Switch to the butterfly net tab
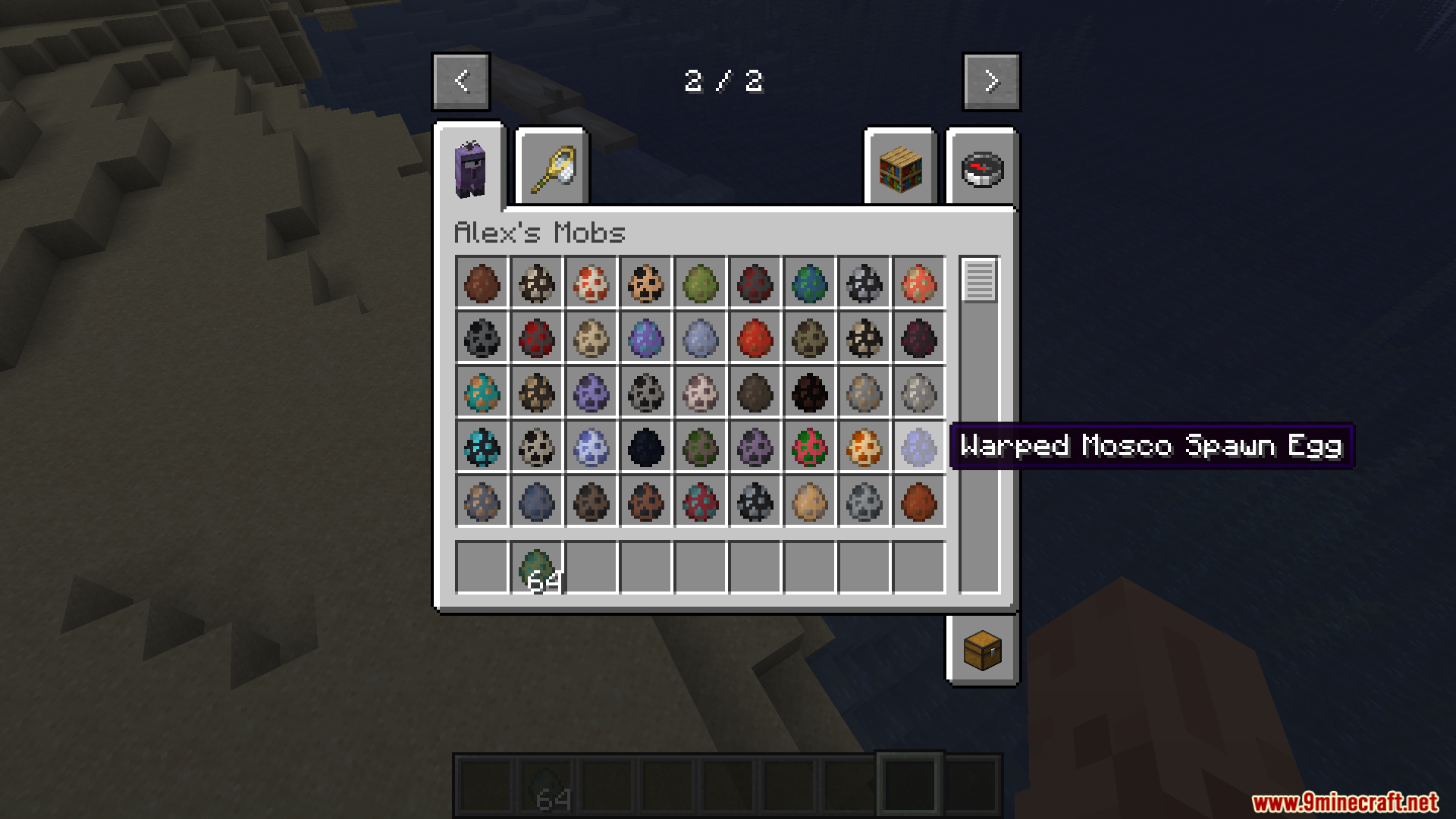This screenshot has width=1456, height=819. [x=552, y=168]
